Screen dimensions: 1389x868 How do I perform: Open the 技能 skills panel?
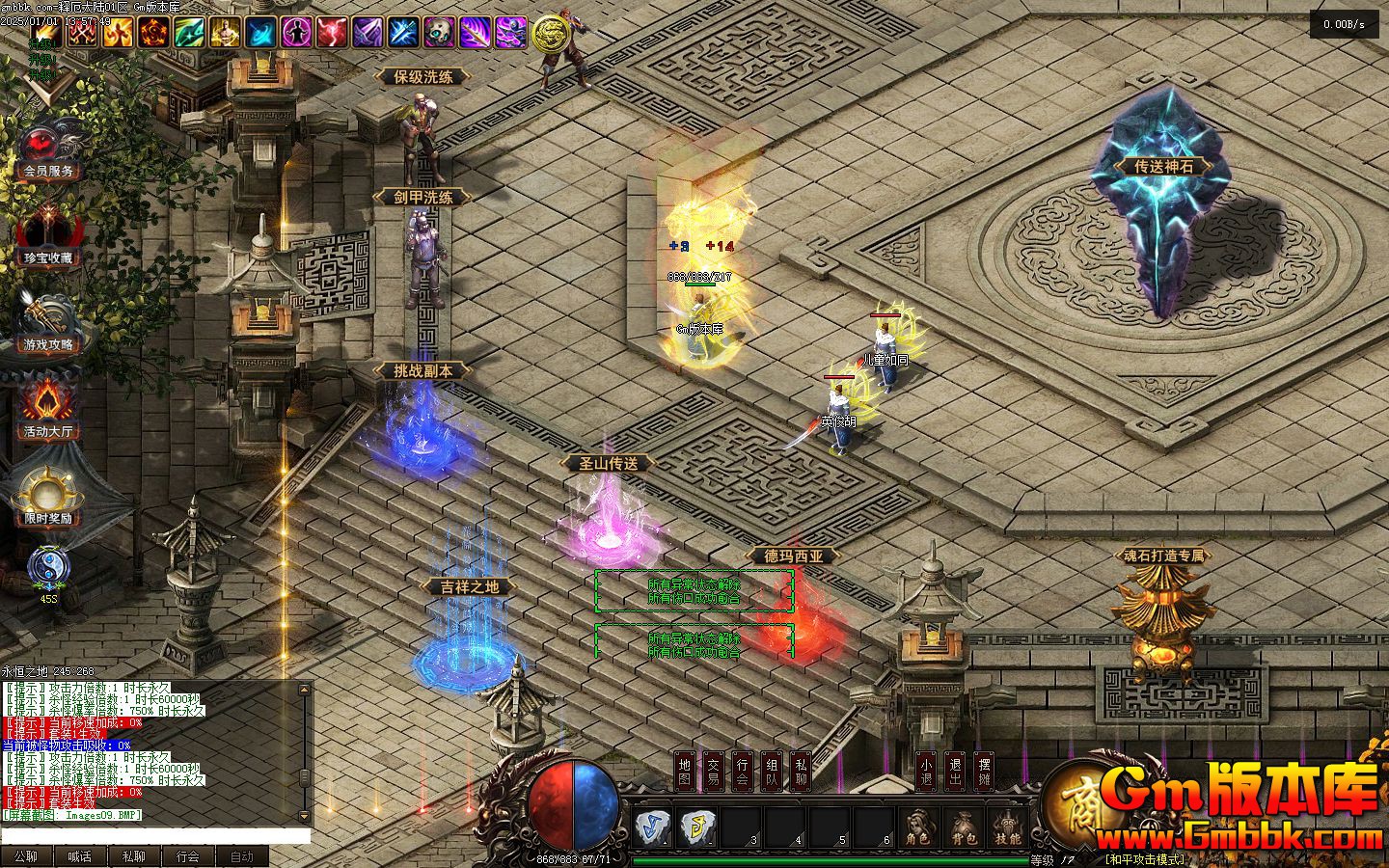point(1007,827)
